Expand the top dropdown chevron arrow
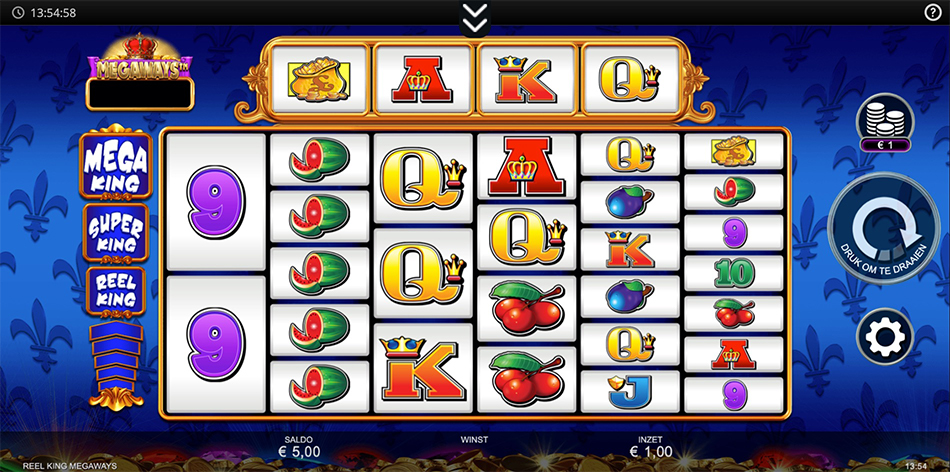Viewport: 950px width, 472px height. point(475,15)
